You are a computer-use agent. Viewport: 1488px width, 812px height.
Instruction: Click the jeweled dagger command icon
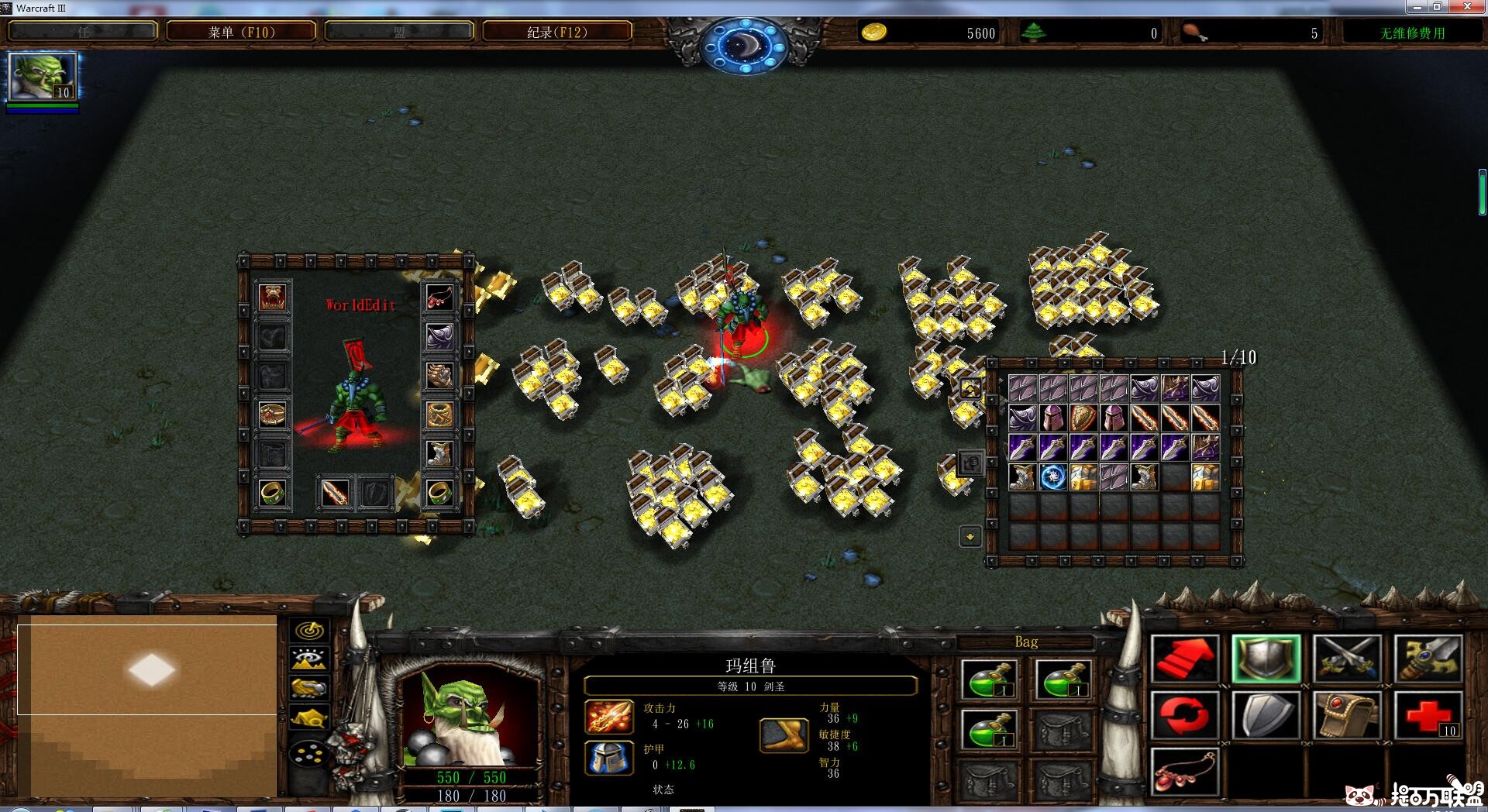(x=1428, y=659)
